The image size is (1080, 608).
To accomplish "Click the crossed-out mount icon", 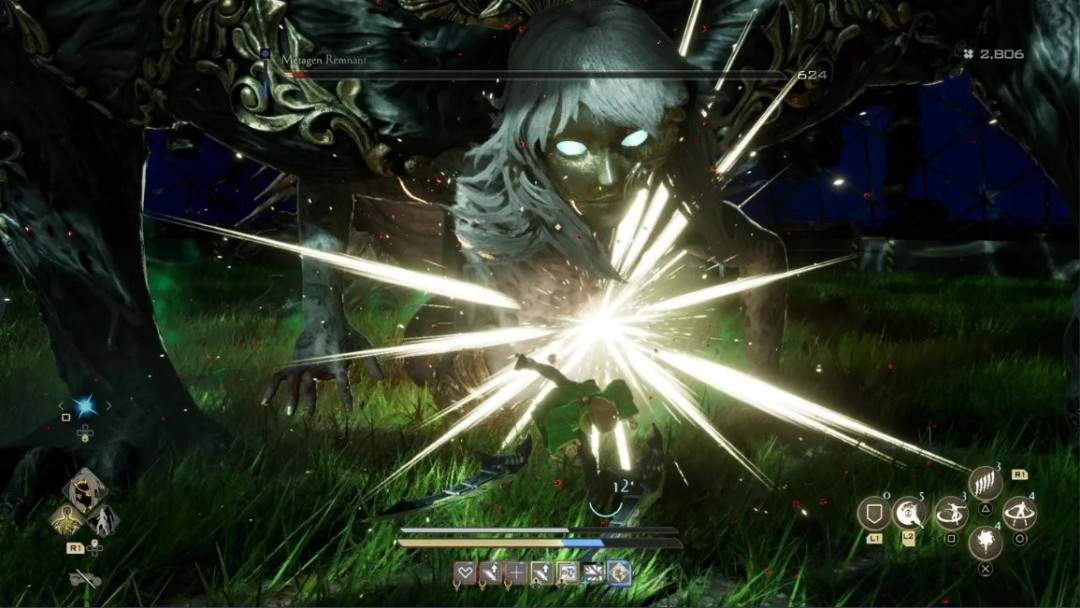I will pos(85,578).
